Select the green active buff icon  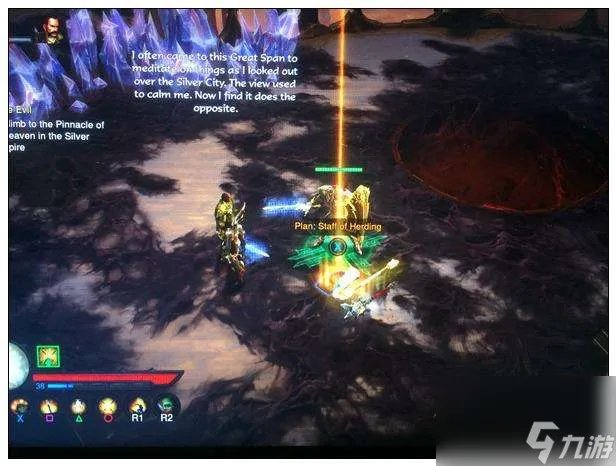(48, 355)
